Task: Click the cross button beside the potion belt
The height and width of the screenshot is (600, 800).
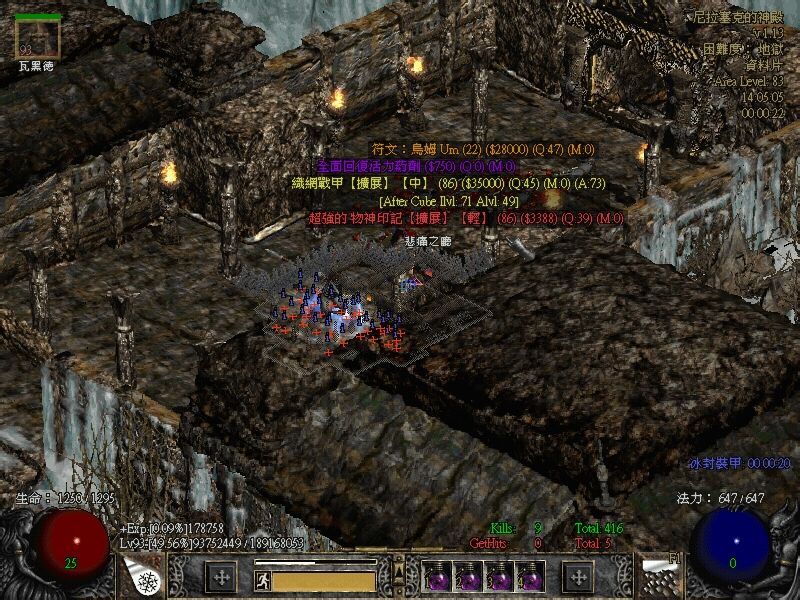Action: [578, 577]
